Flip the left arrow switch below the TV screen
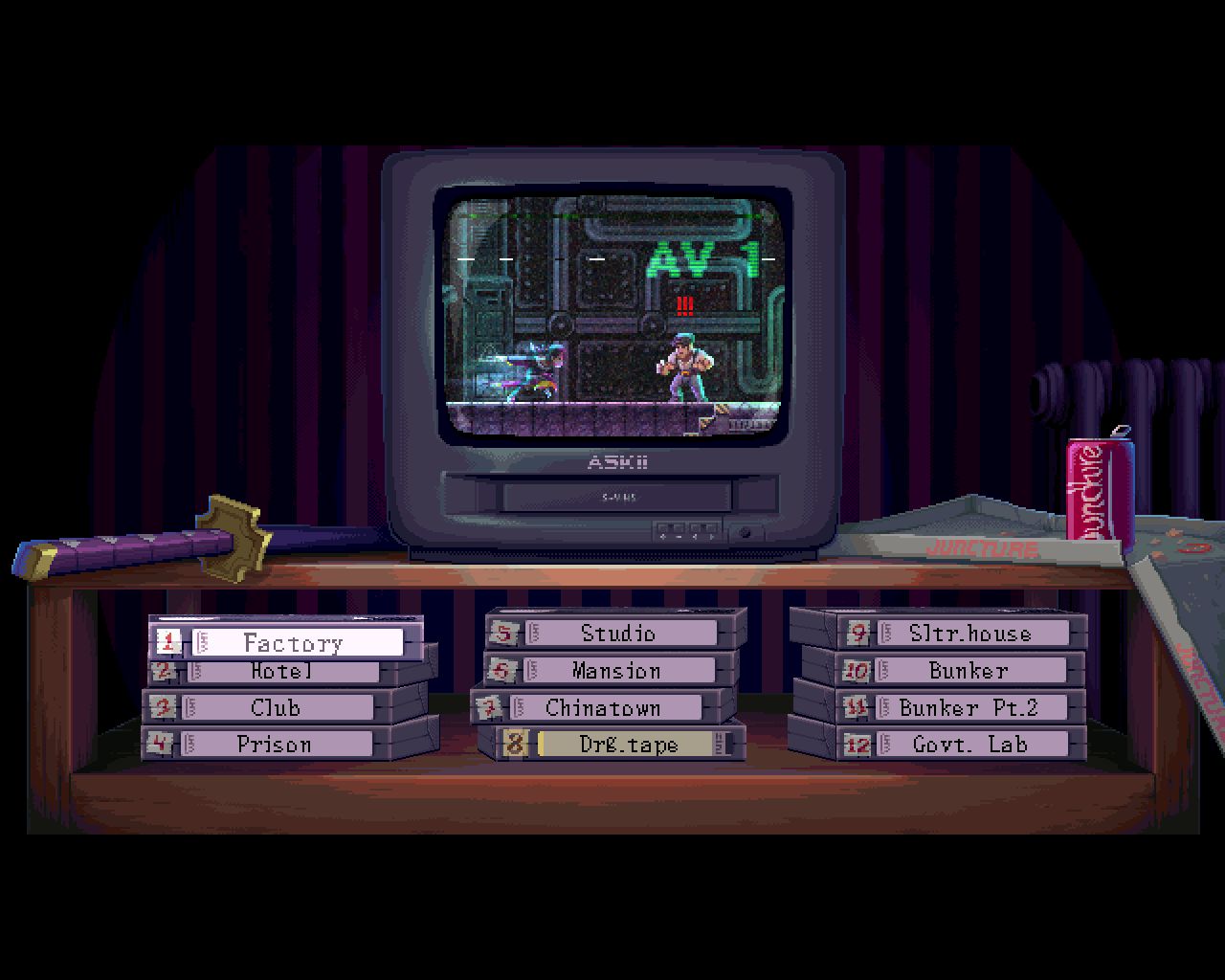This screenshot has width=1225, height=980. pos(695,537)
